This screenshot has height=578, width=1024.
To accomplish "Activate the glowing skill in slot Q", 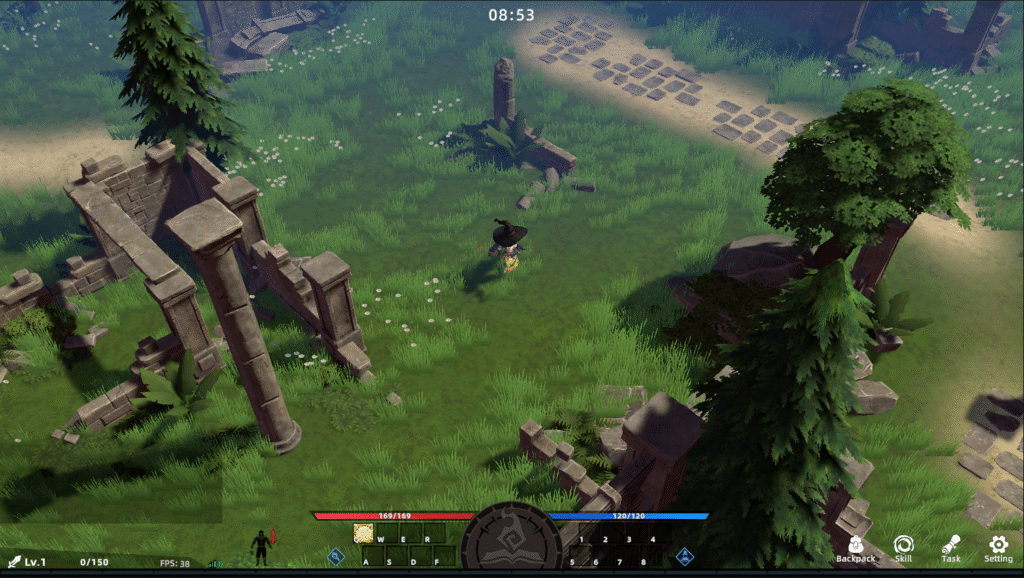I will tap(364, 534).
